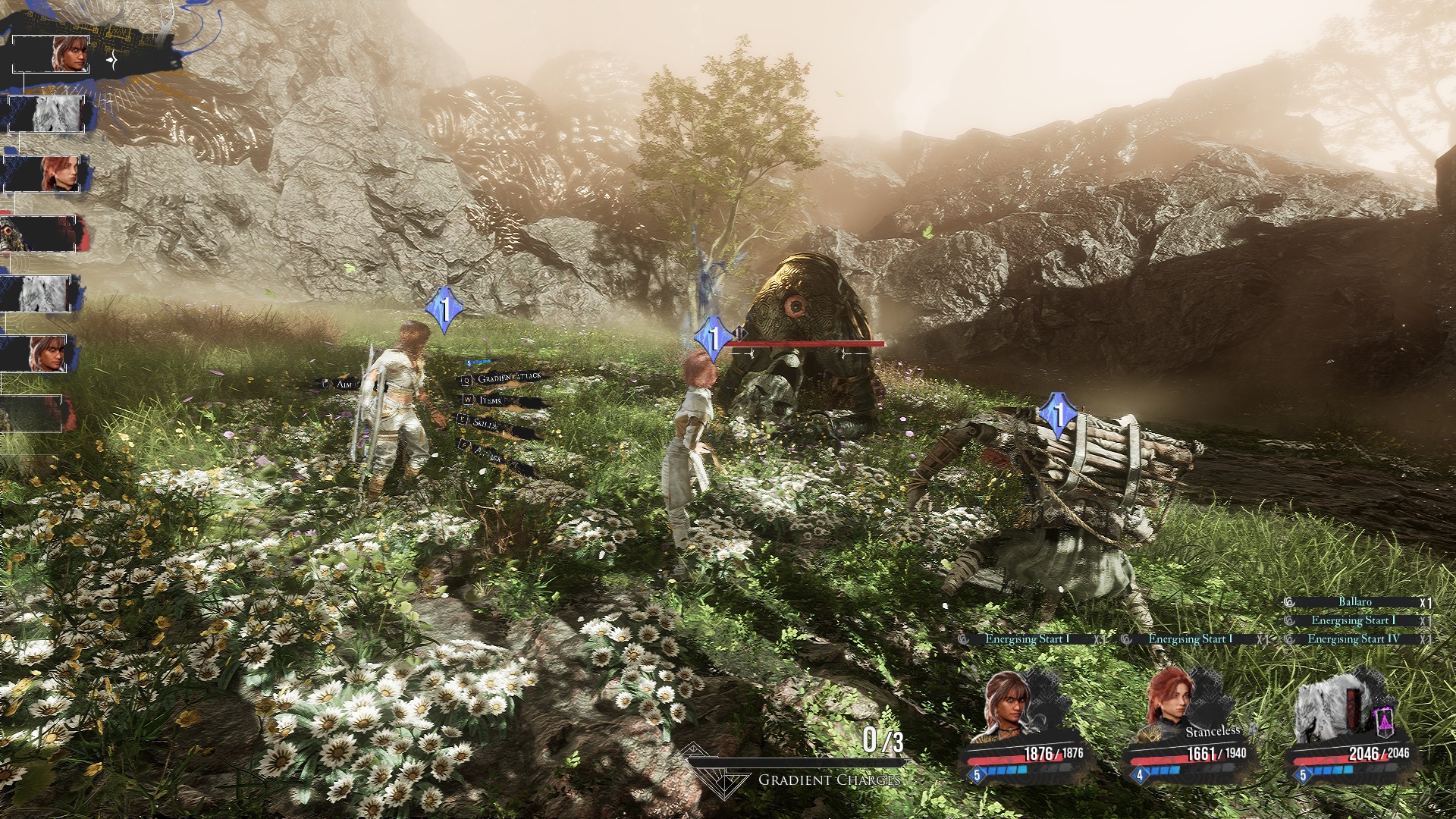This screenshot has height=819, width=1456.
Task: Click the Energising Start IV buff label
Action: 1353,639
